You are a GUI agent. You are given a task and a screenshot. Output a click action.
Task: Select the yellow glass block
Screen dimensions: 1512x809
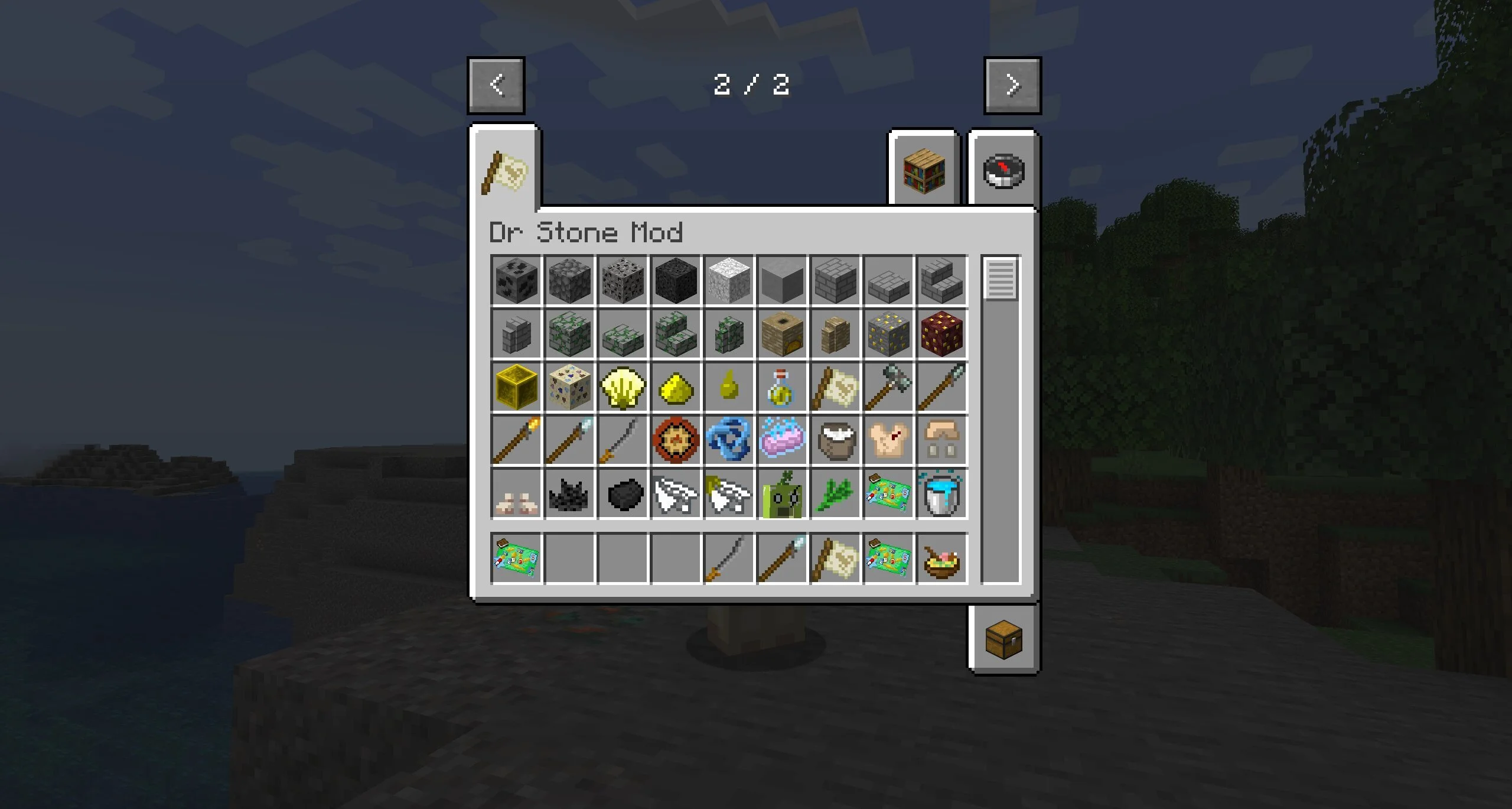point(516,388)
